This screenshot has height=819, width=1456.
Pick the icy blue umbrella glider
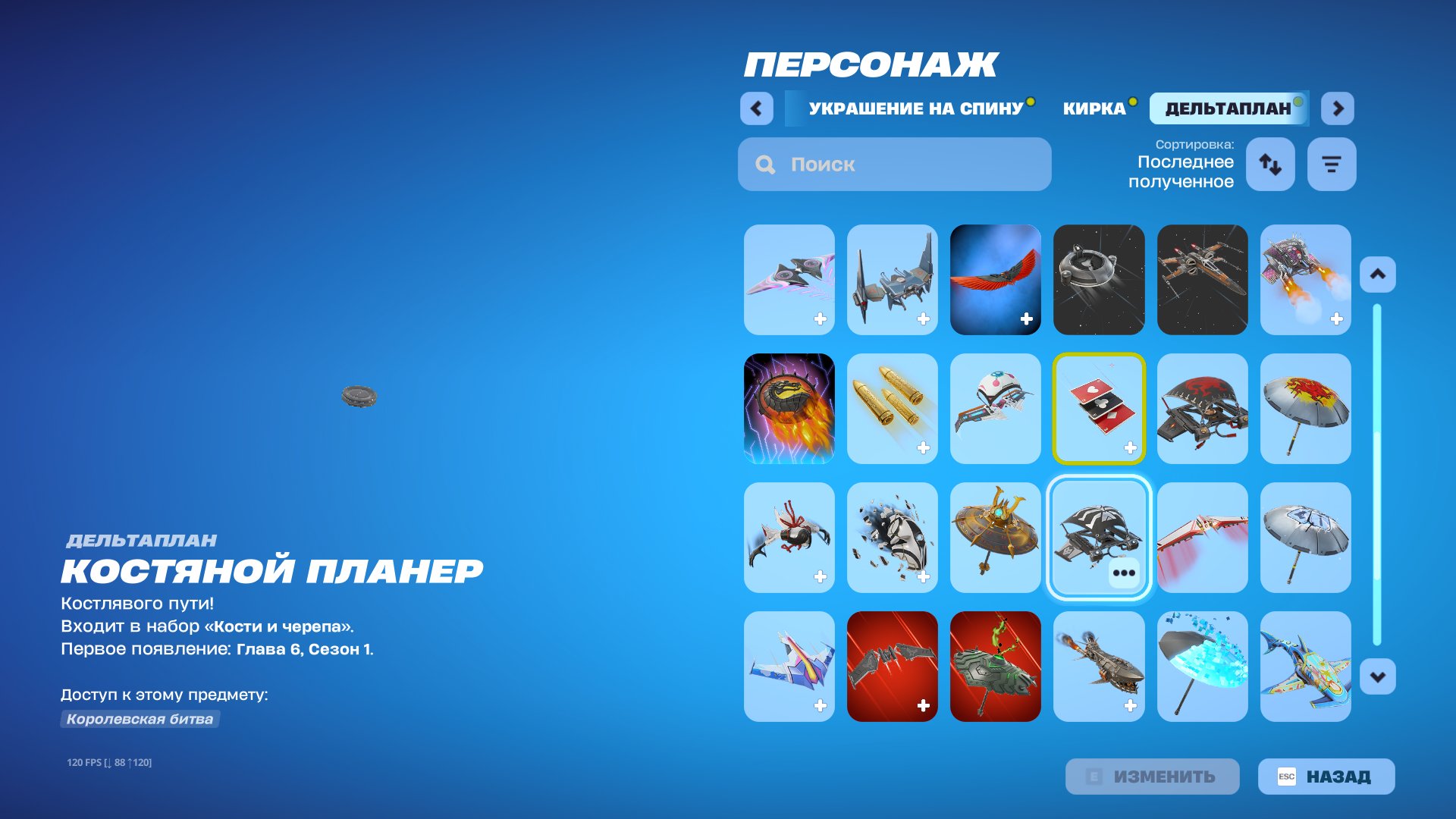pyautogui.click(x=1202, y=666)
